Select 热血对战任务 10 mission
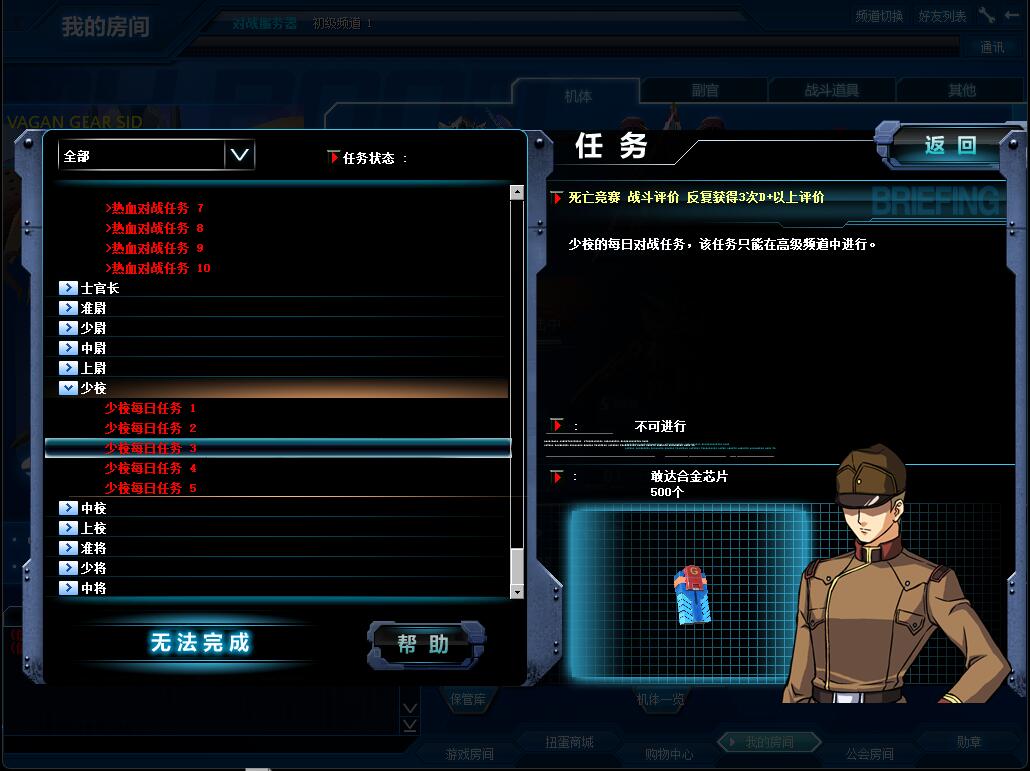 [160, 268]
